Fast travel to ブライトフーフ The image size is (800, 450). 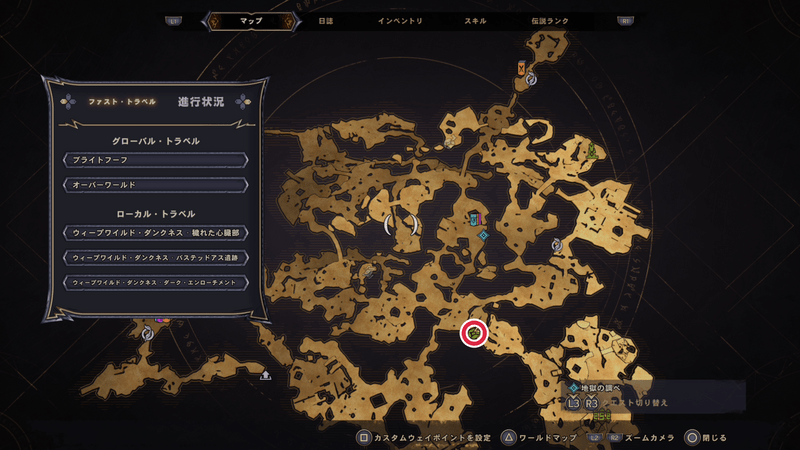click(x=154, y=160)
